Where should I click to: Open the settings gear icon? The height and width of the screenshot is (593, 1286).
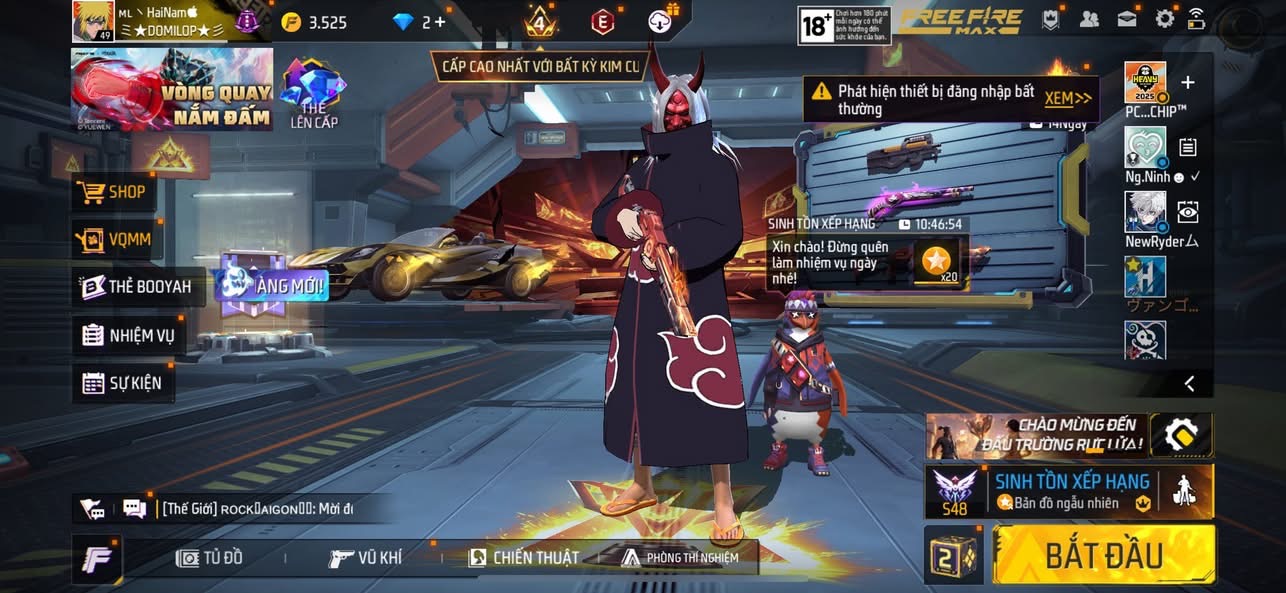point(1165,18)
